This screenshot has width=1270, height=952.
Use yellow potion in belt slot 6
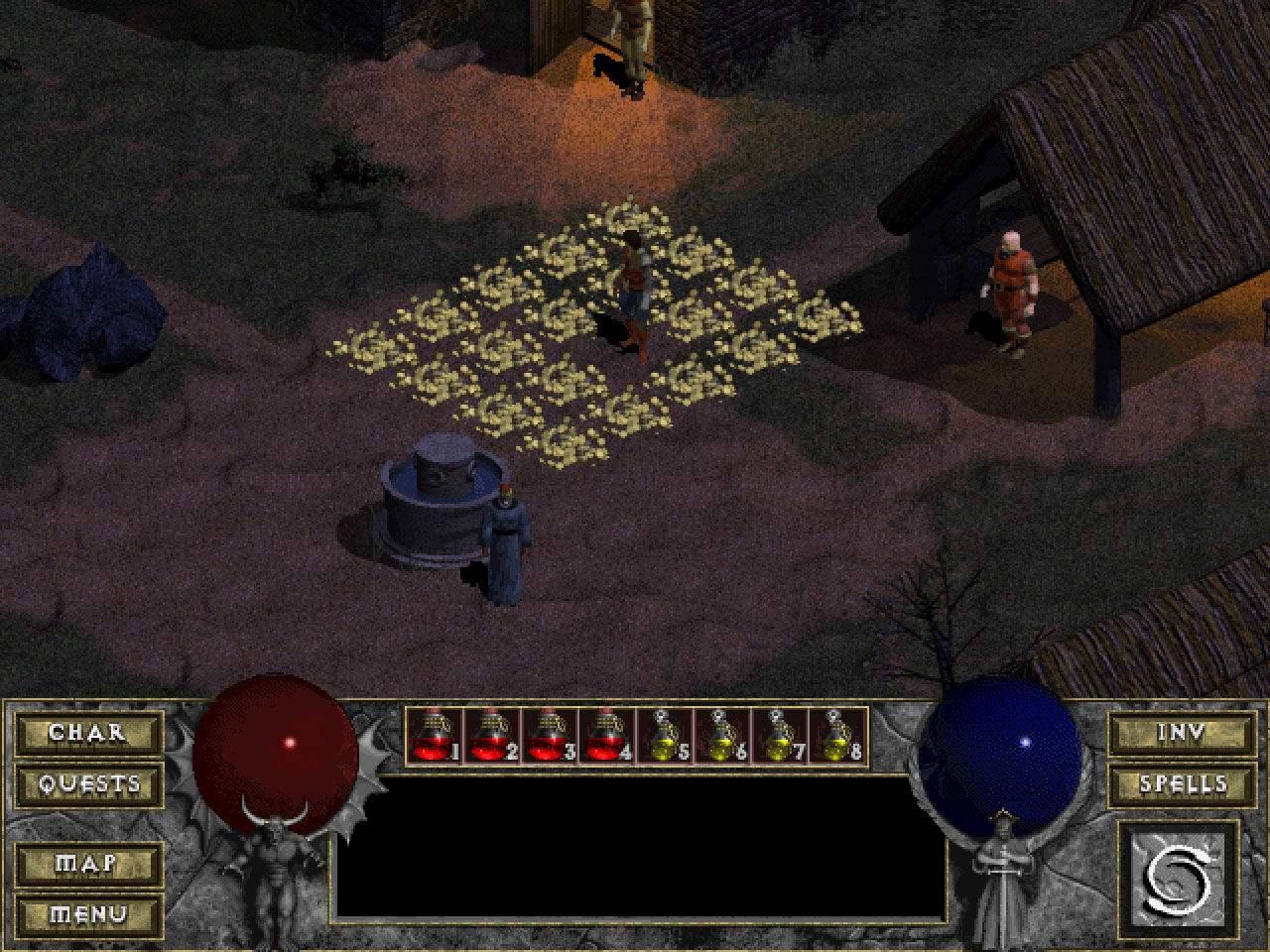(x=722, y=737)
